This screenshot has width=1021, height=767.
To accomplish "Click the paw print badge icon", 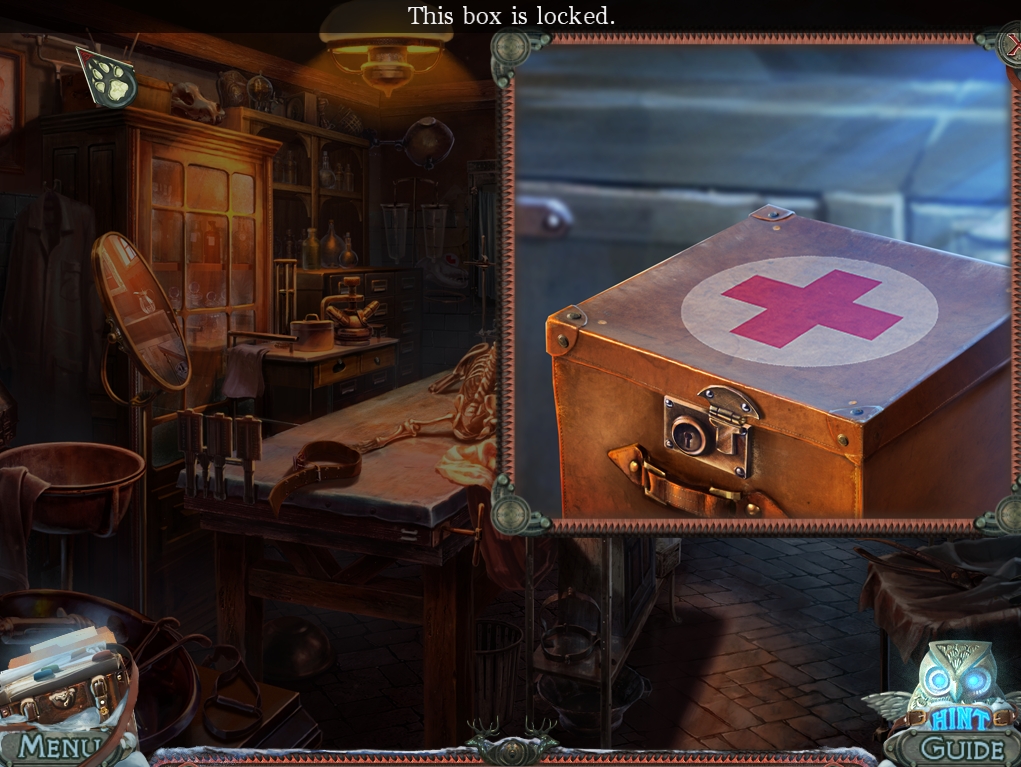I will (108, 78).
